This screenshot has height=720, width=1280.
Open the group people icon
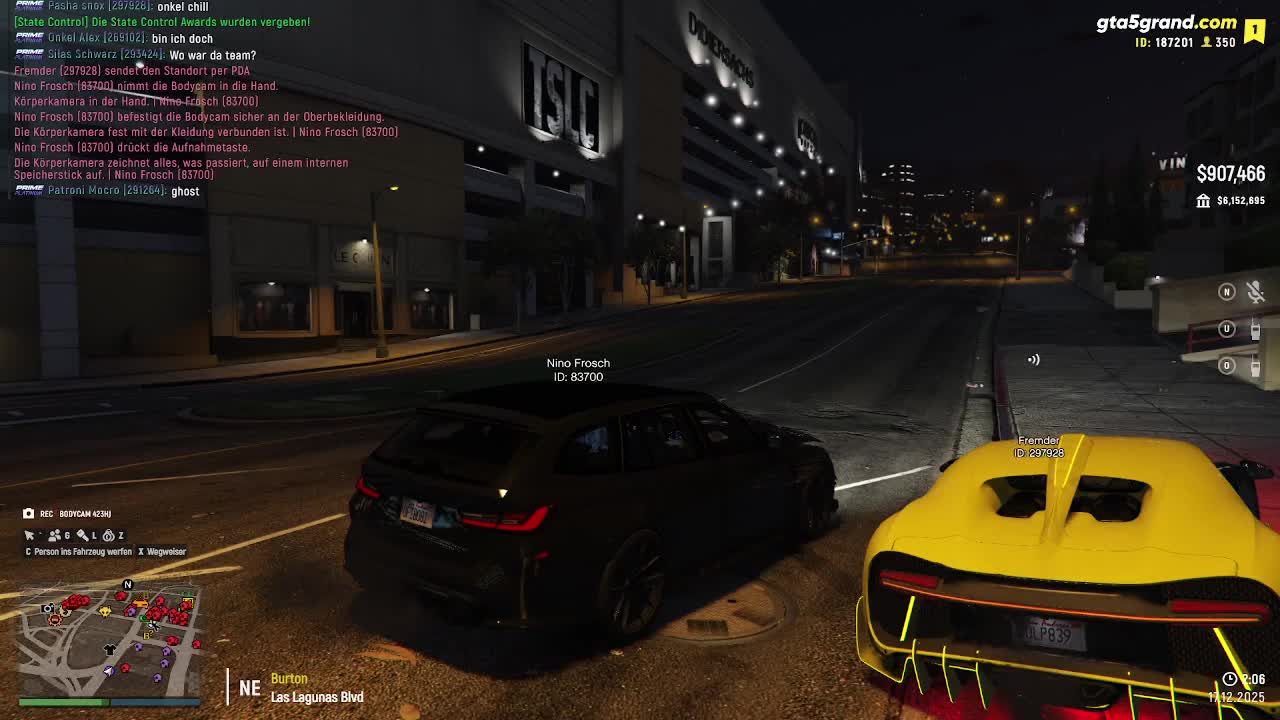coord(55,536)
